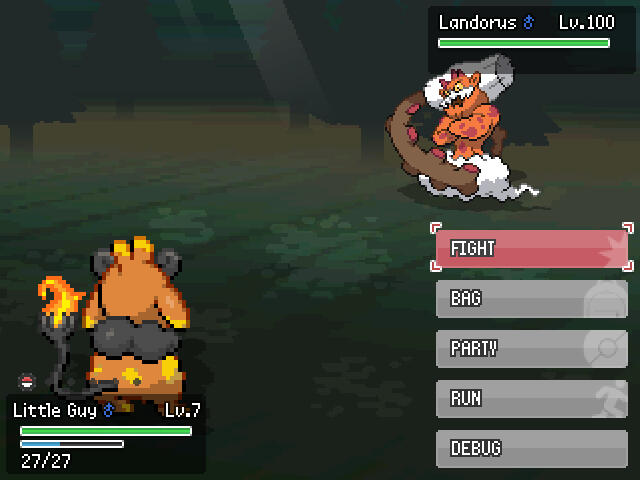This screenshot has height=480, width=640.
Task: Open the BAG menu
Action: (x=531, y=299)
